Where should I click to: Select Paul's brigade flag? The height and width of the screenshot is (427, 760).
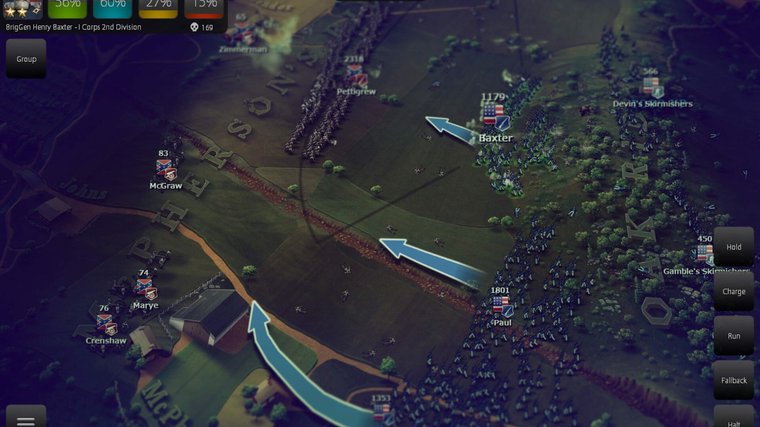click(501, 305)
